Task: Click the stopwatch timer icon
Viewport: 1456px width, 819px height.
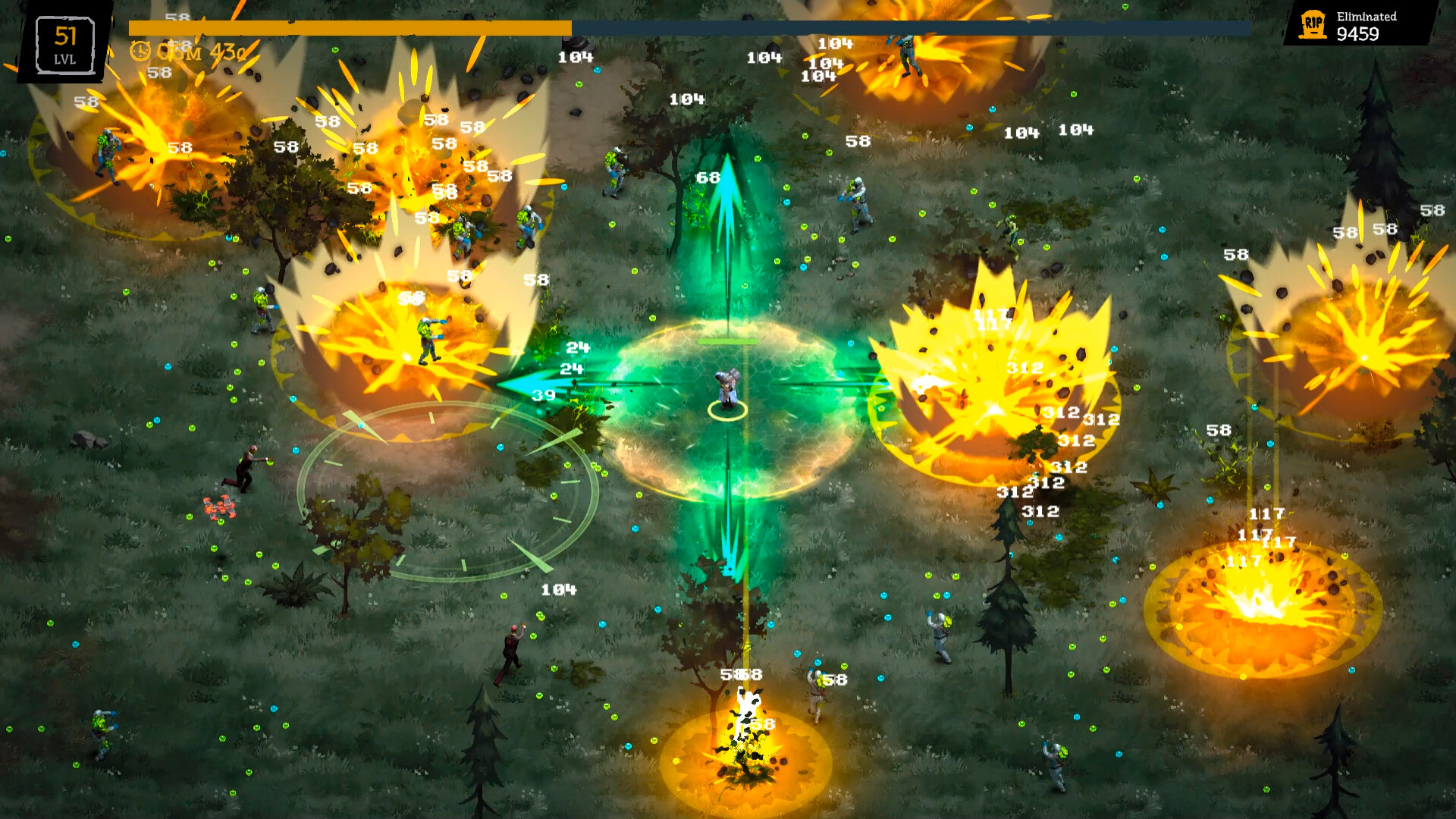Action: [x=141, y=52]
